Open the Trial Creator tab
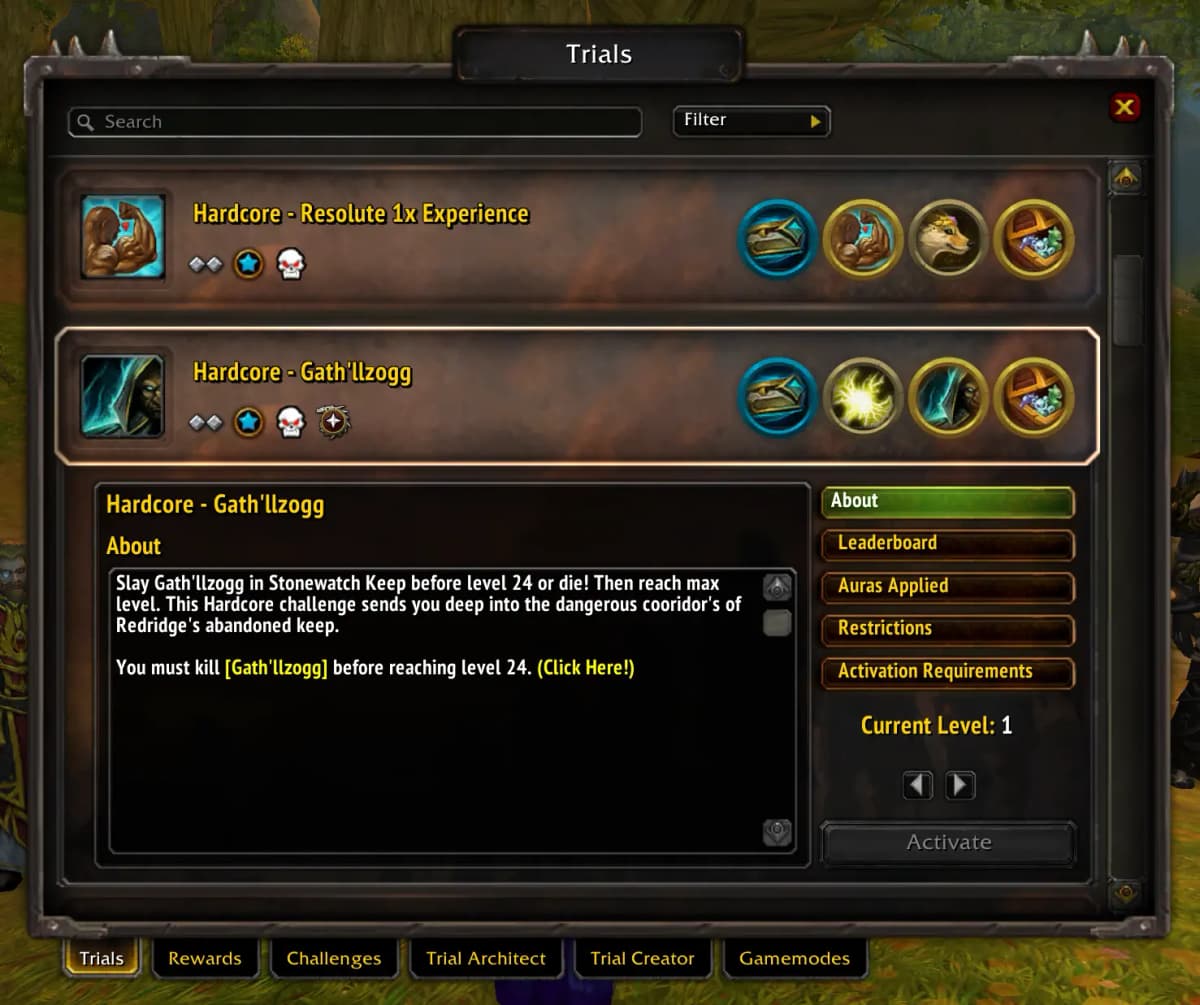1200x1005 pixels. click(x=642, y=959)
